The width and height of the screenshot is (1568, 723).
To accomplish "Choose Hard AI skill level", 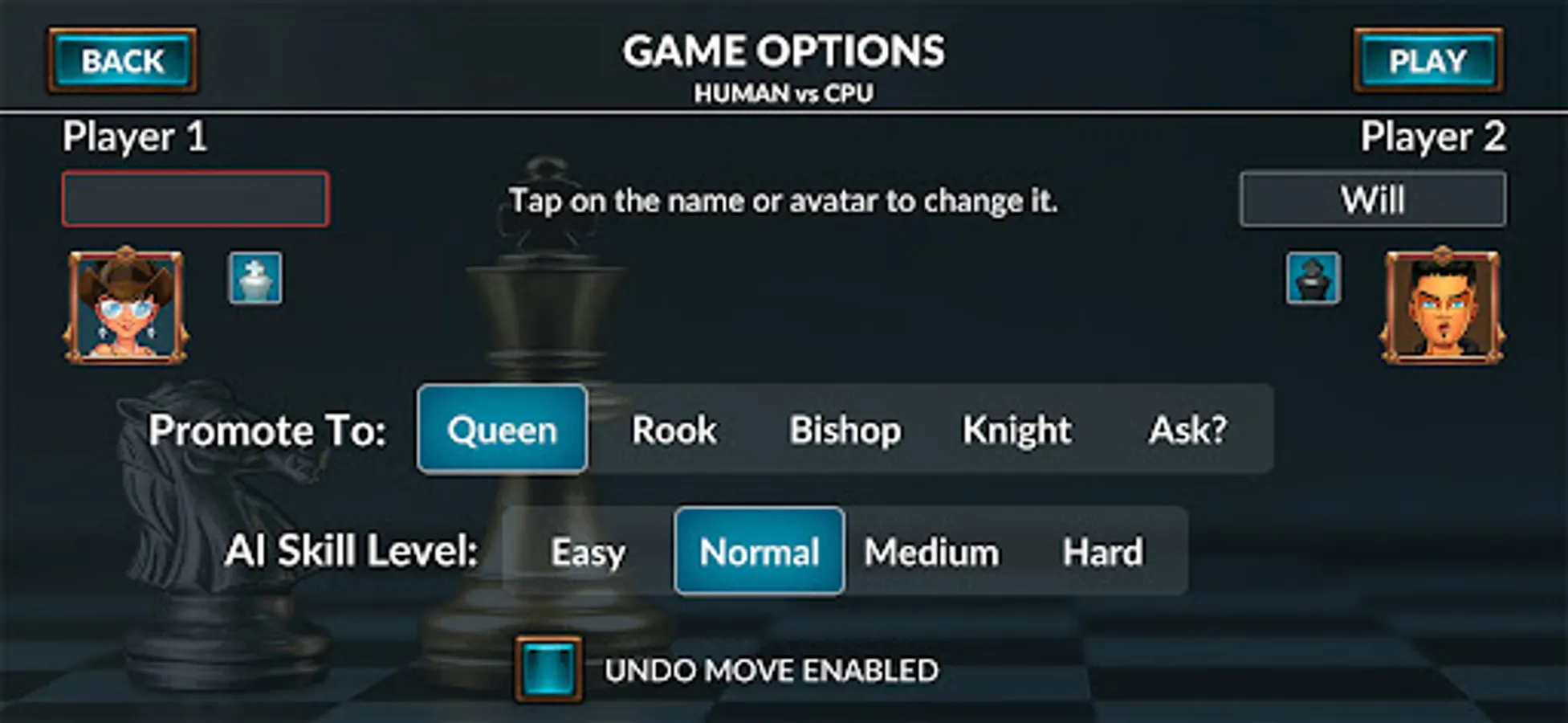I will (x=1102, y=552).
